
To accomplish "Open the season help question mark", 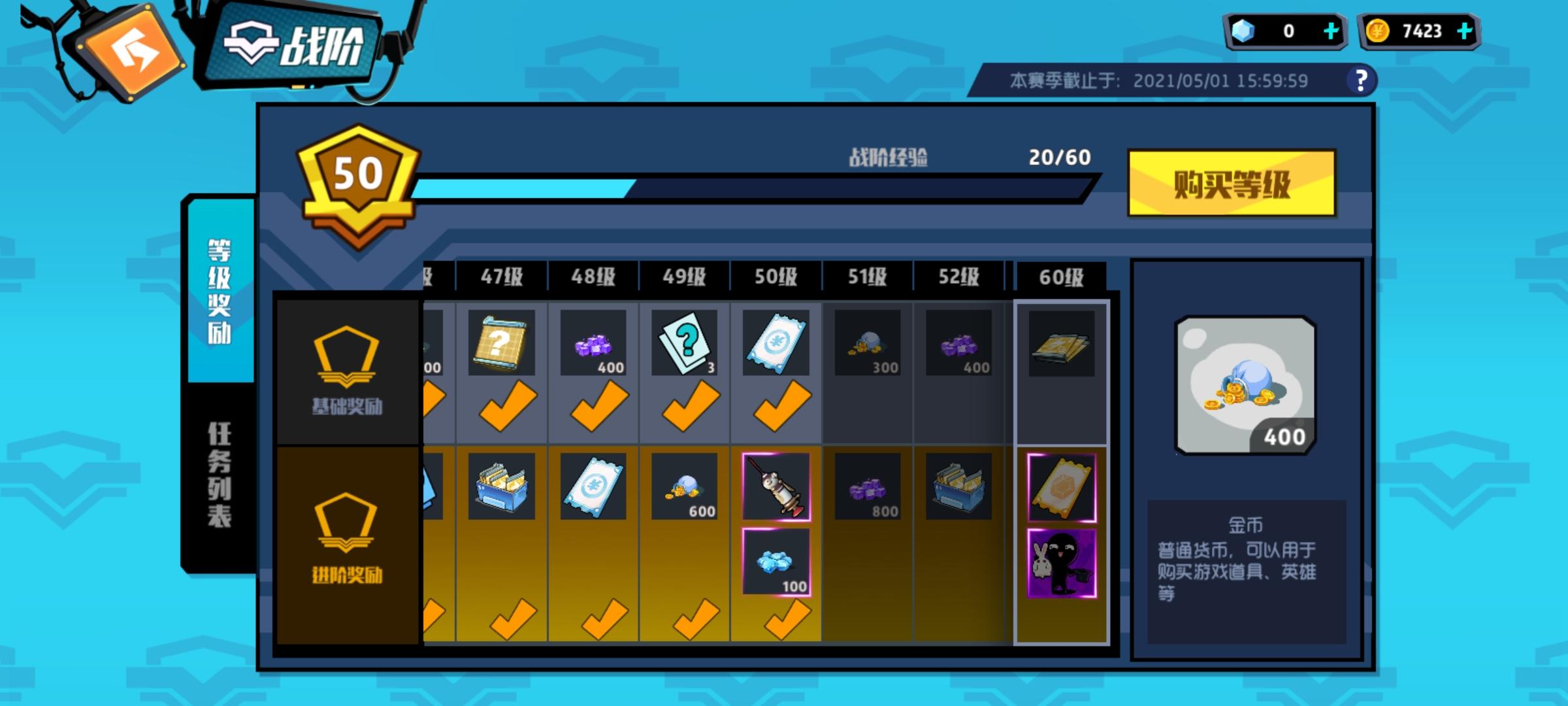I will click(1360, 80).
